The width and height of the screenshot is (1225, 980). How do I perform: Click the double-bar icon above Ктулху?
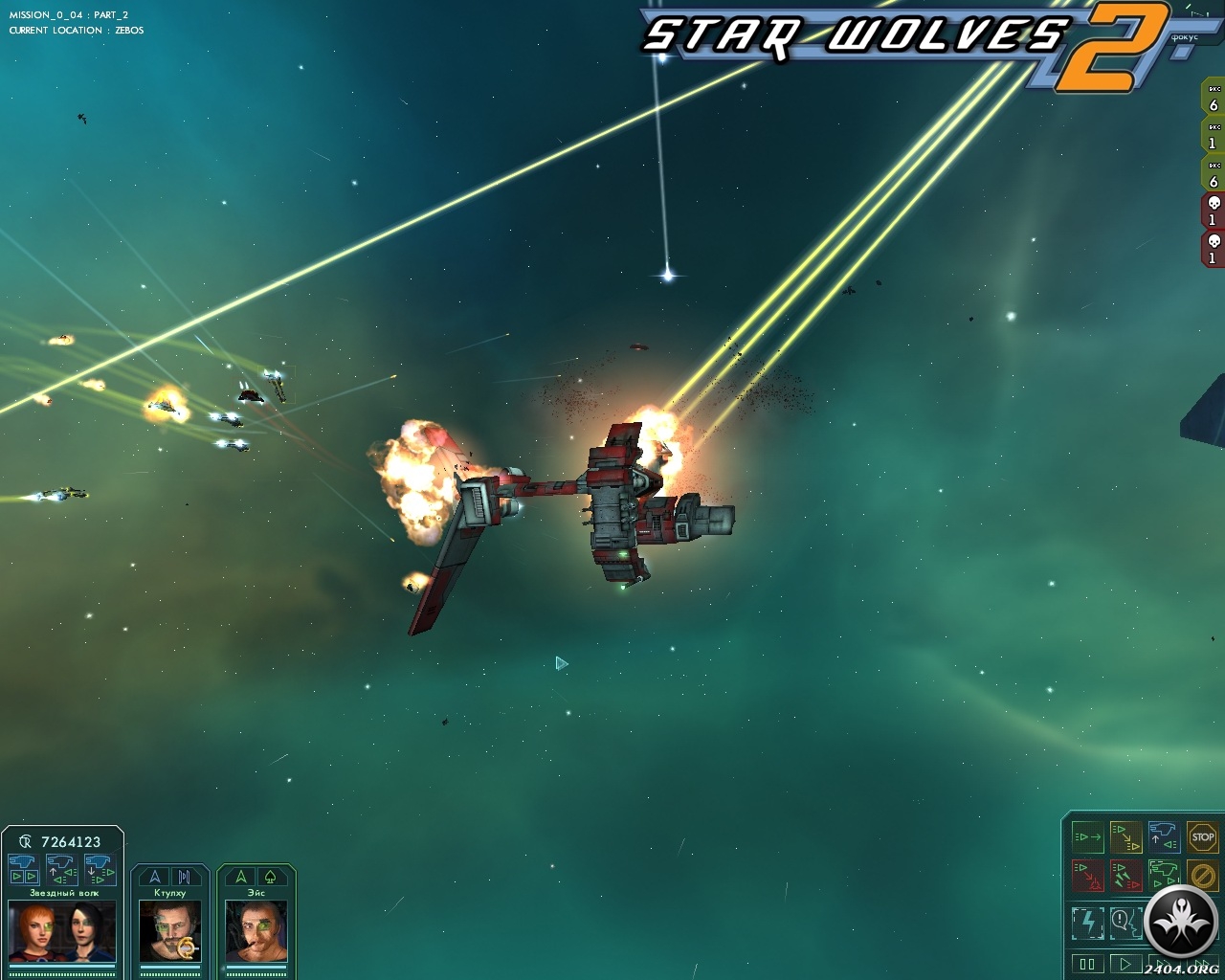click(x=184, y=877)
